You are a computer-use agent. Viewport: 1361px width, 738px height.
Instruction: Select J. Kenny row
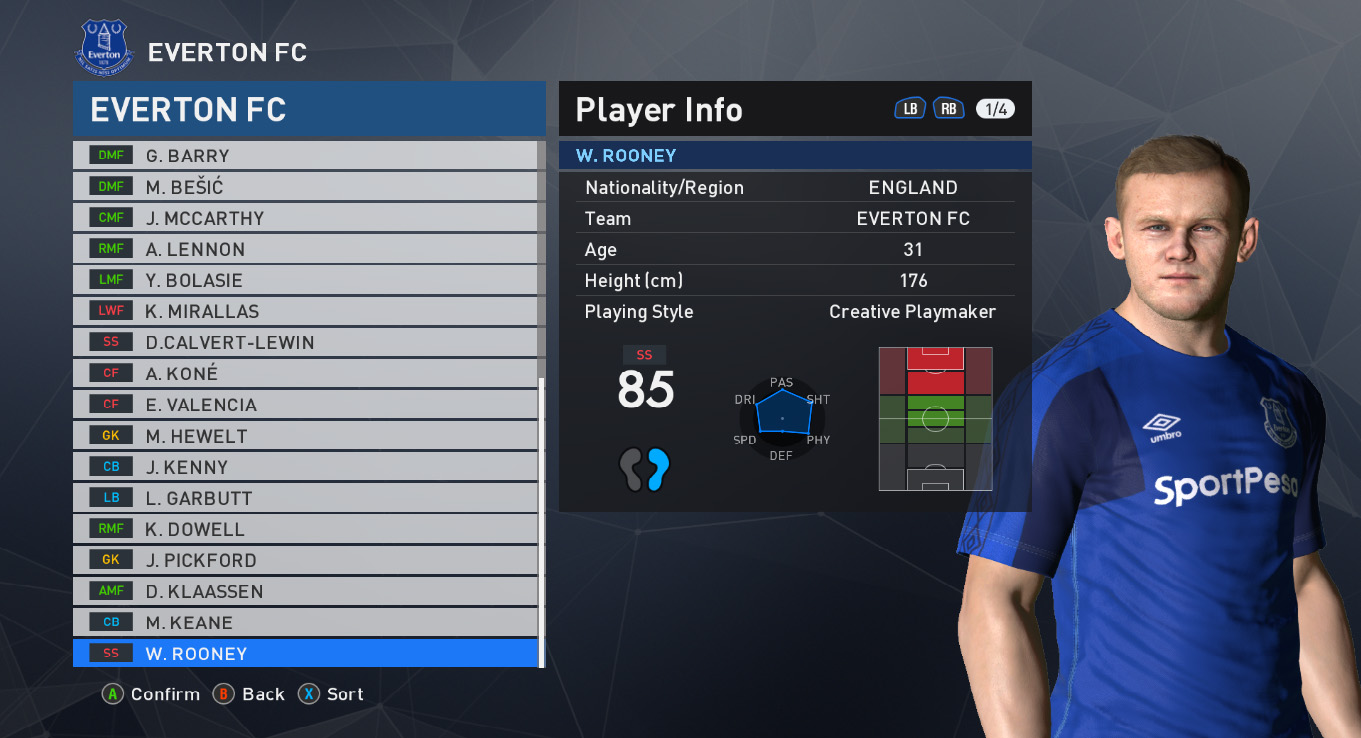pyautogui.click(x=305, y=467)
